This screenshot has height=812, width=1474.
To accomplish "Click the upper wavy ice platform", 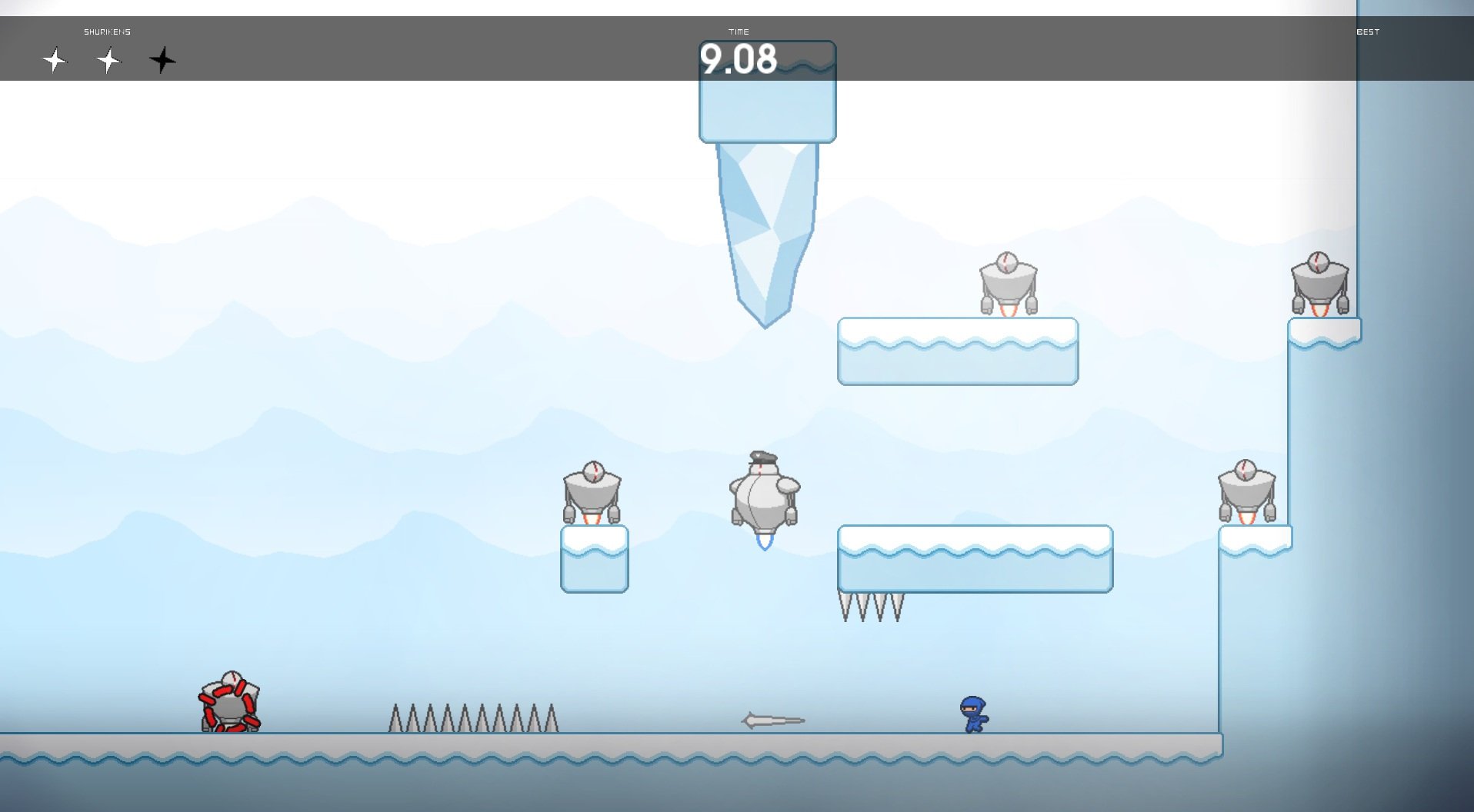I will pos(957,350).
